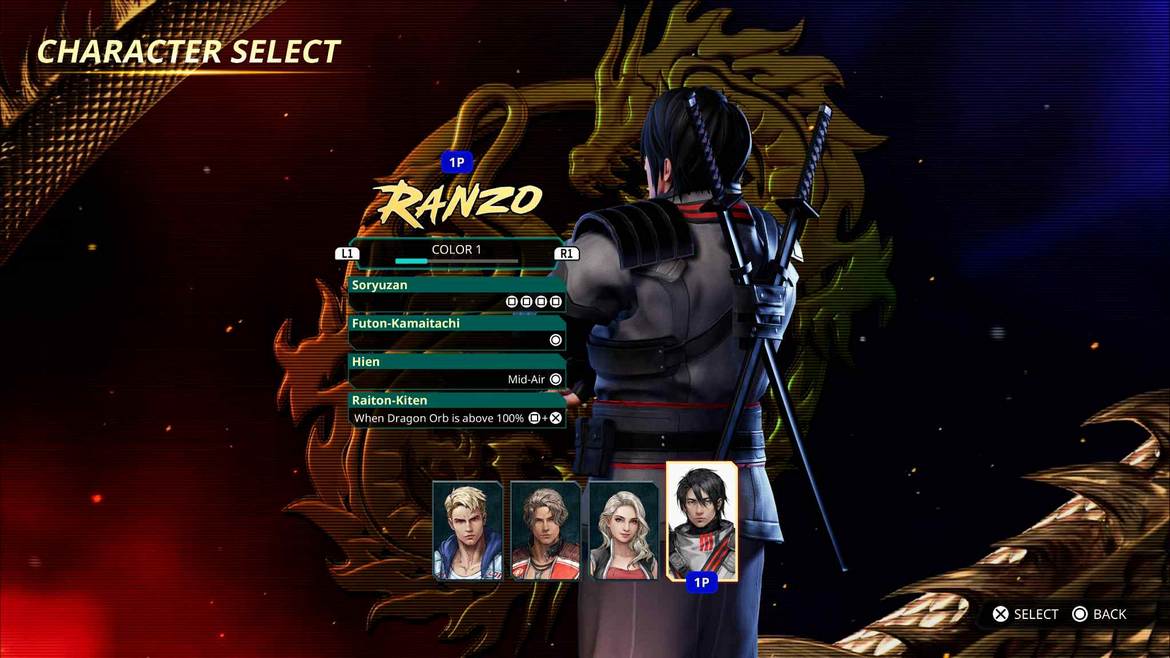Screen dimensions: 1170x658
Task: Select the Futon-Kamaitachi move row
Action: (x=457, y=332)
